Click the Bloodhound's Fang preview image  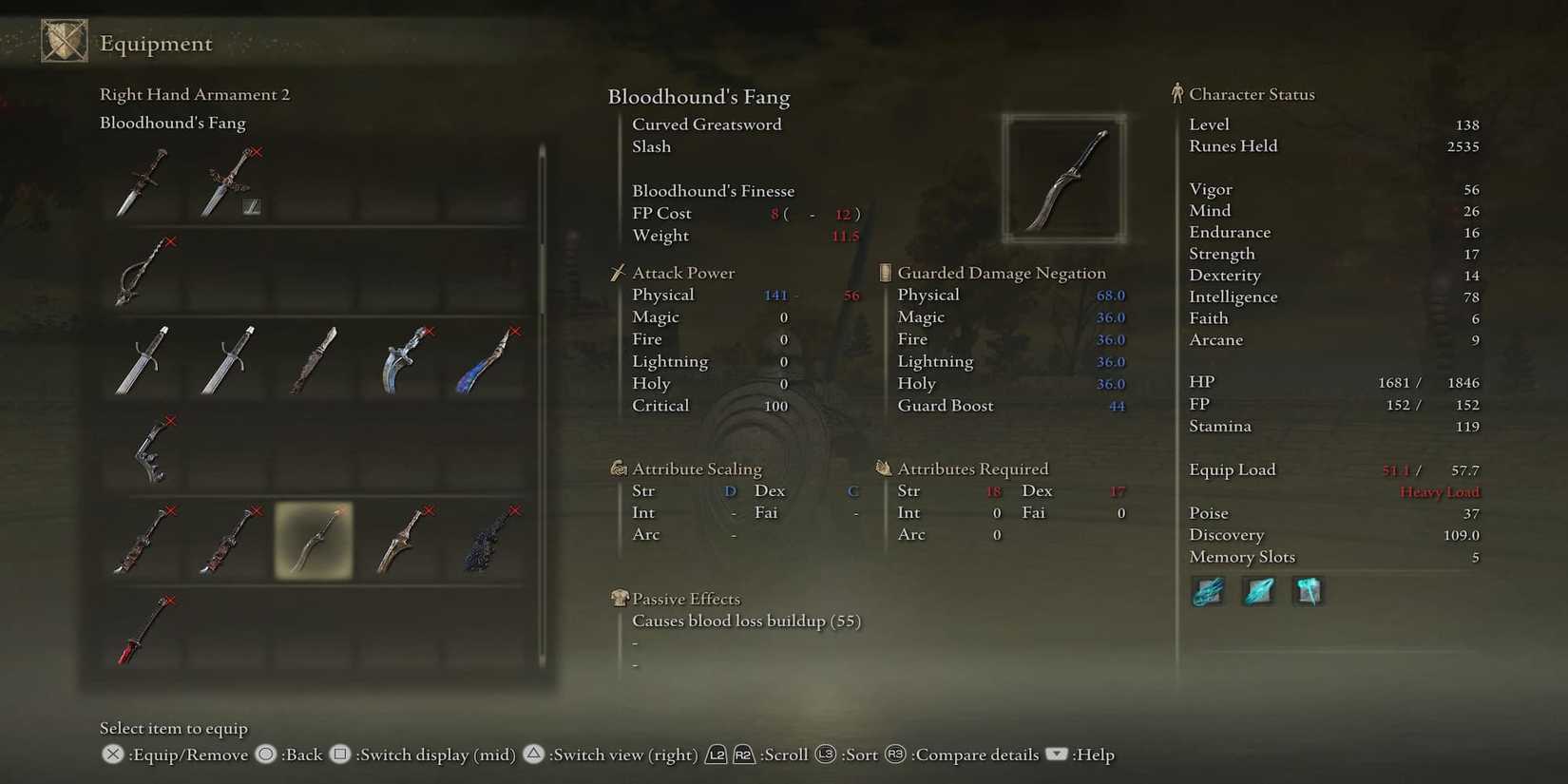1063,178
